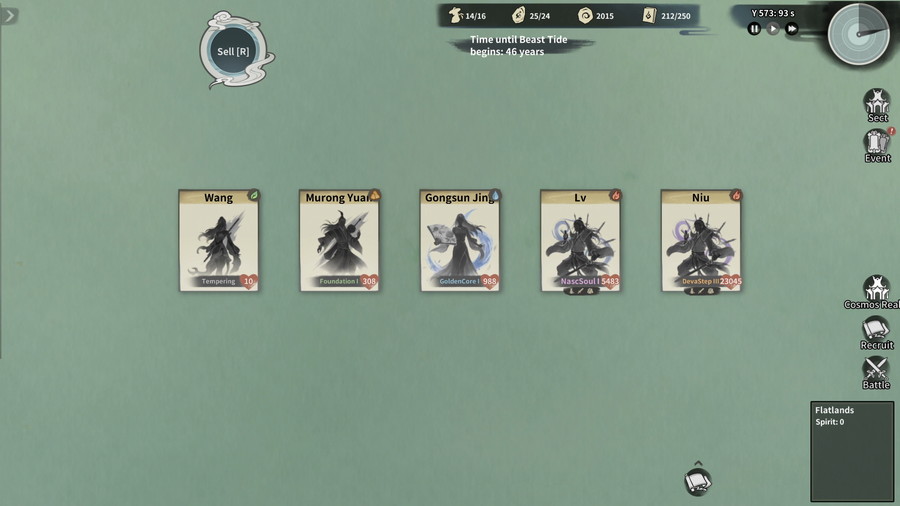Click the Flatlands terrain info panel

click(852, 451)
